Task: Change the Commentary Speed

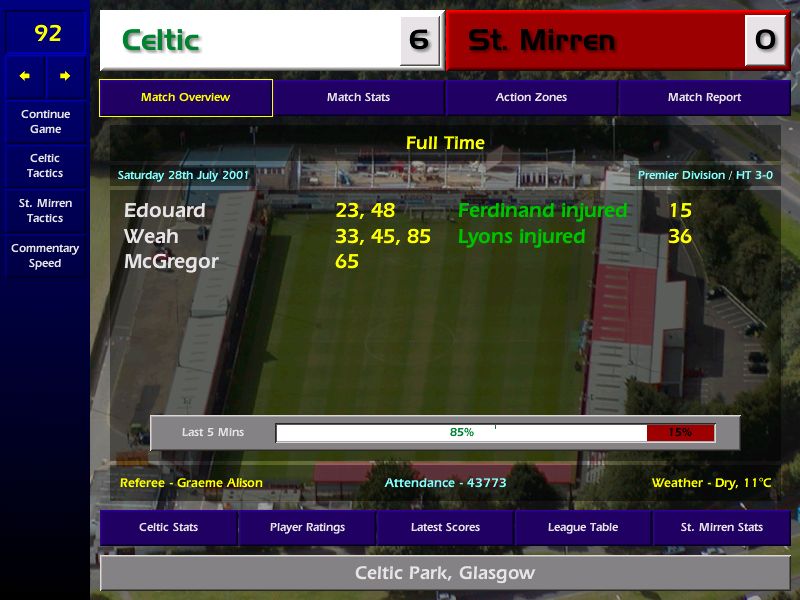Action: [x=45, y=256]
